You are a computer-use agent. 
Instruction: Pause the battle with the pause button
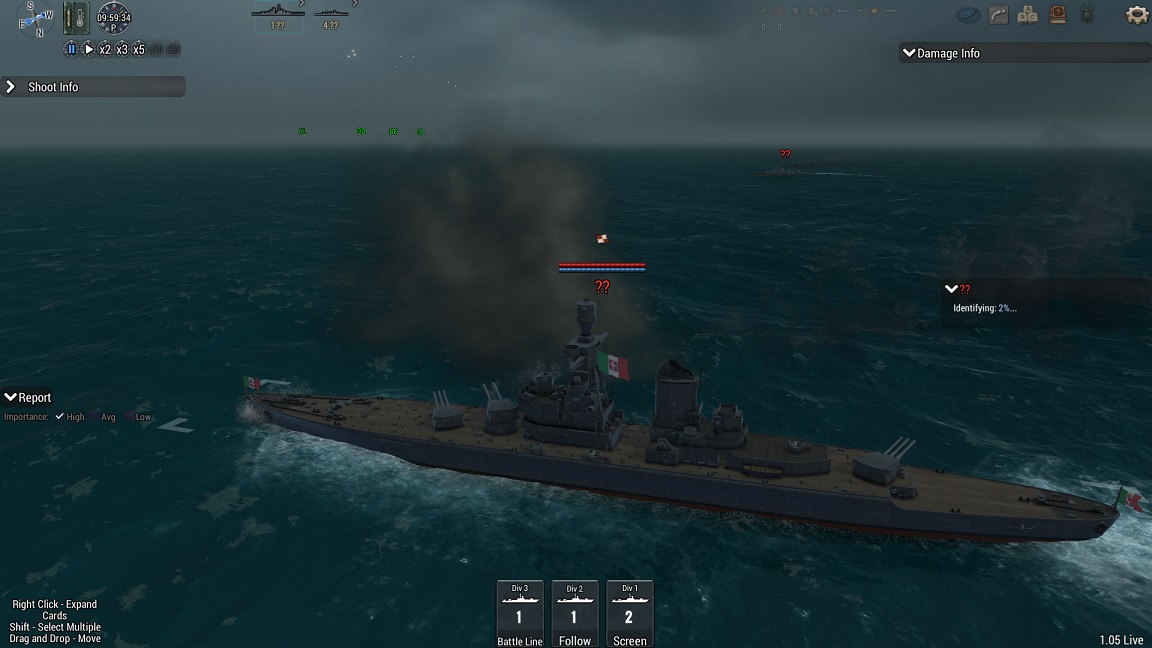click(x=71, y=49)
